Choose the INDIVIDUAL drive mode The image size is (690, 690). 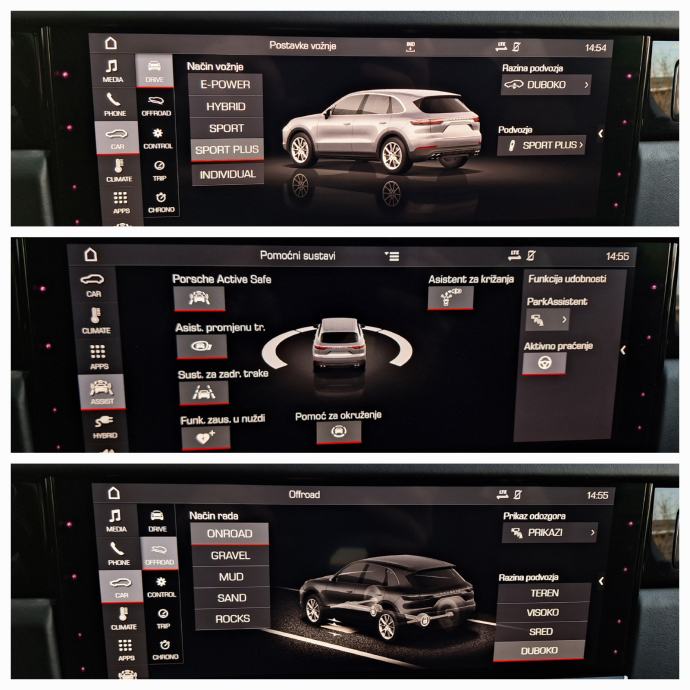coord(226,174)
